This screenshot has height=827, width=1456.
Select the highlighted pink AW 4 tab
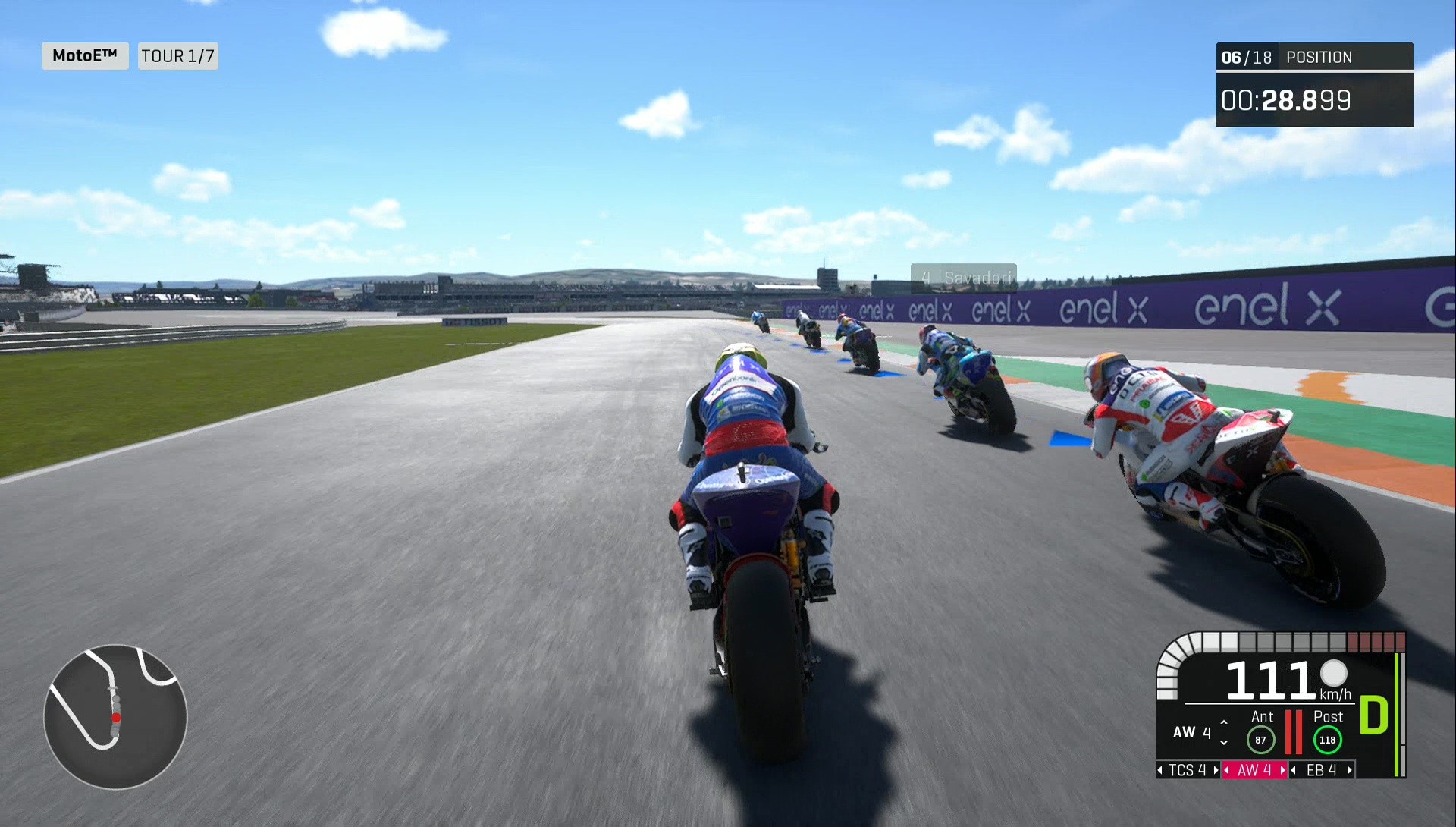(1255, 770)
